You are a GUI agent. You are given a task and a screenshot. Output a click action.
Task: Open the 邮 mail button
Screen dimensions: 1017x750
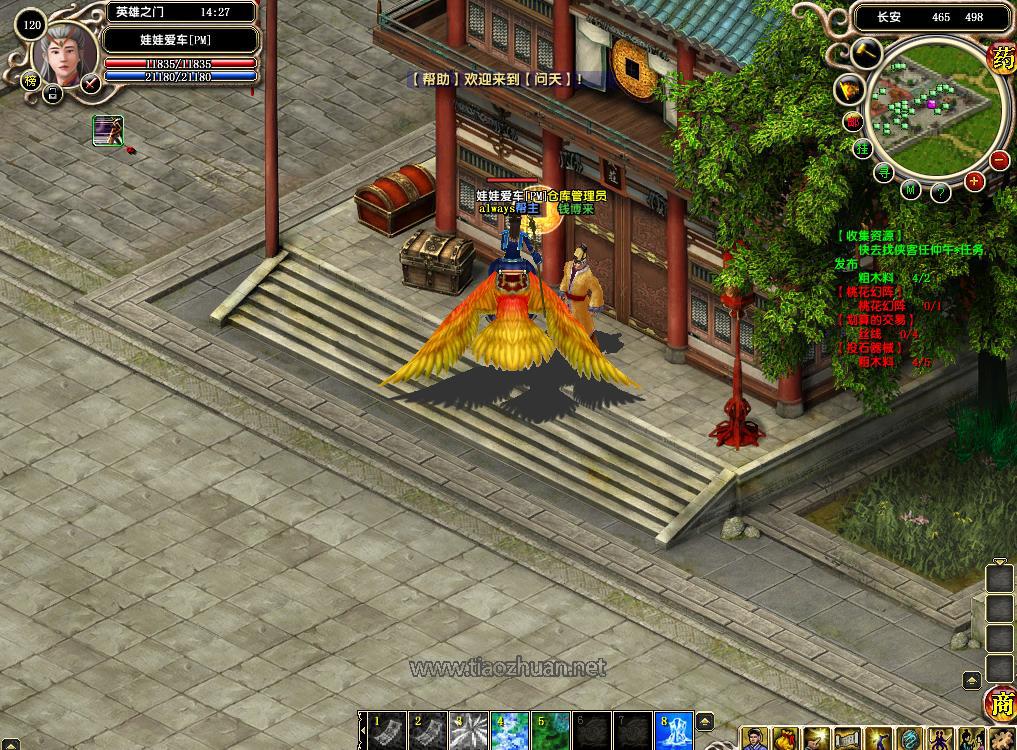(852, 121)
